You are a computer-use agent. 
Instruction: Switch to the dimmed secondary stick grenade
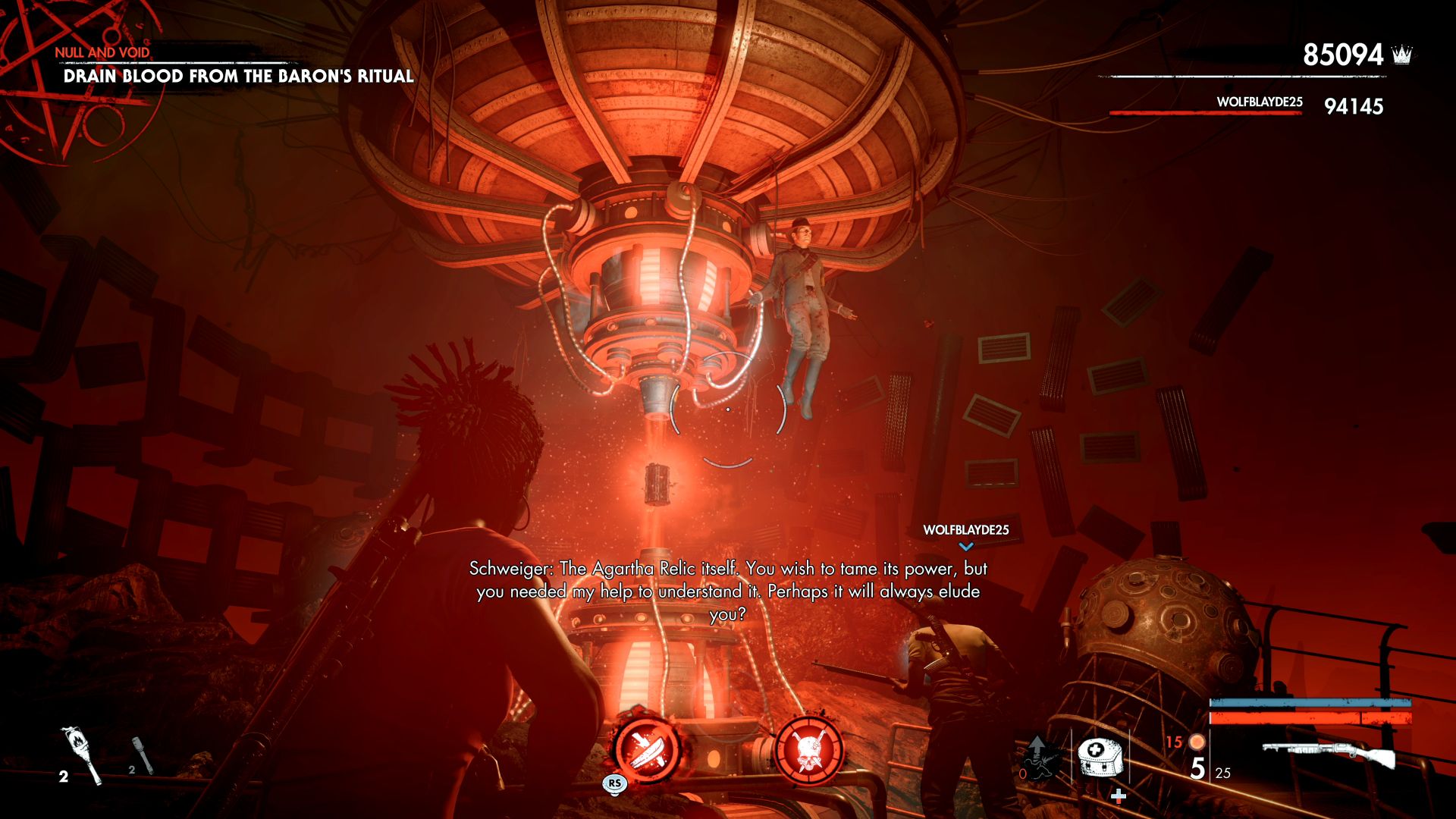click(x=143, y=755)
